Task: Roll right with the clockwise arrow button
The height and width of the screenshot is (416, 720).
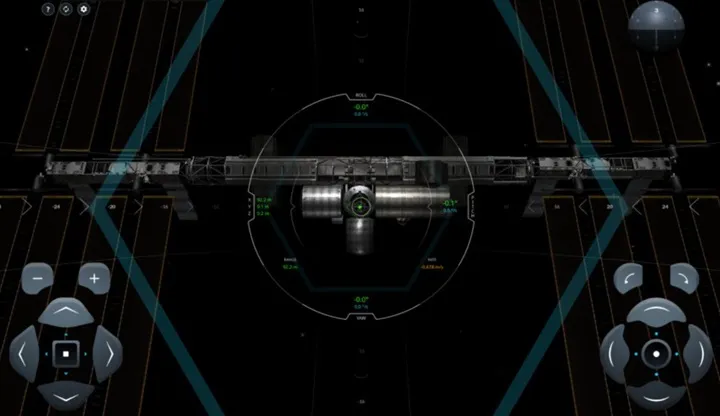Action: 684,278
